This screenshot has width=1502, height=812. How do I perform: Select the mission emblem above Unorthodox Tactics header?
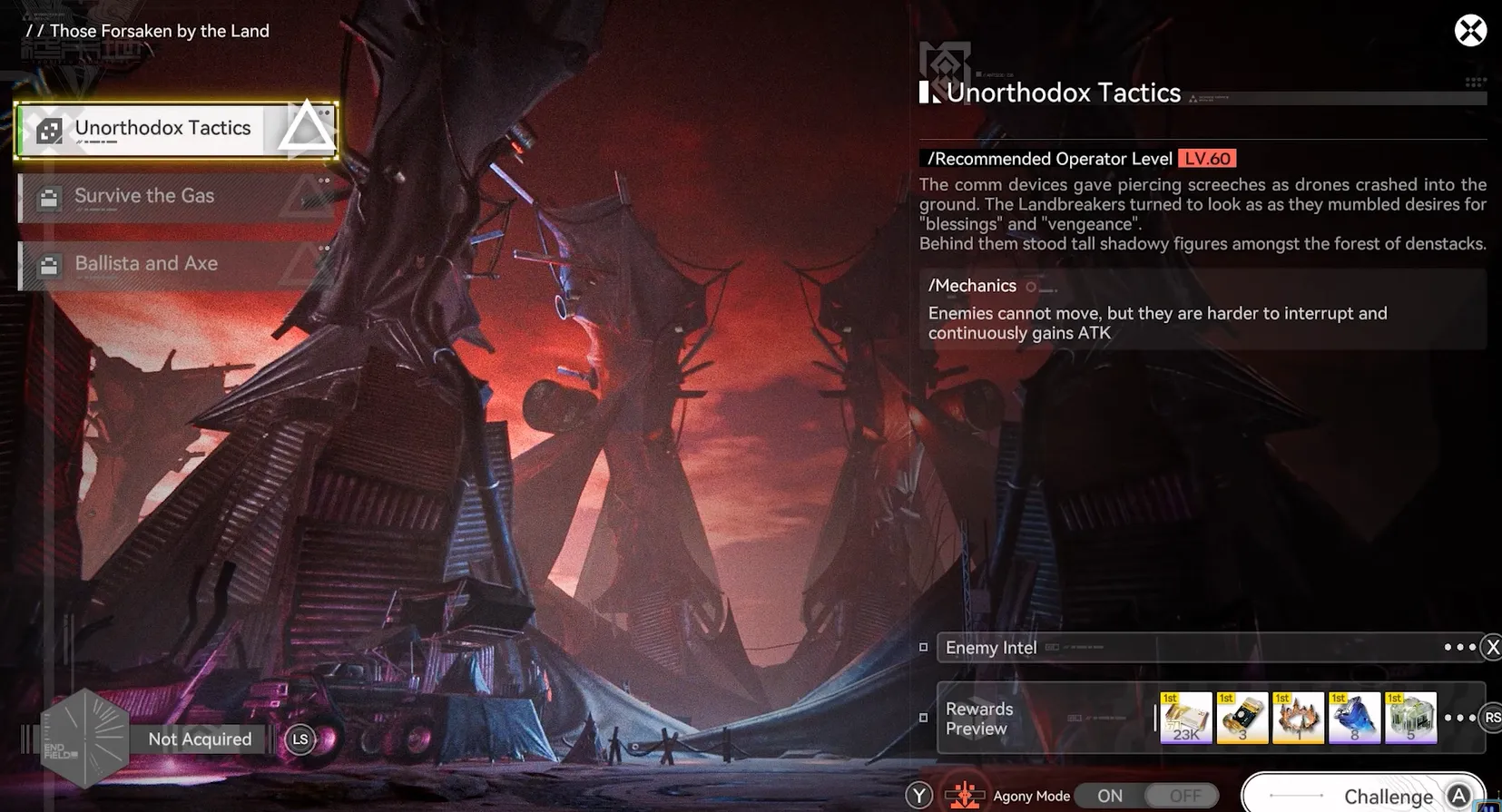[944, 64]
